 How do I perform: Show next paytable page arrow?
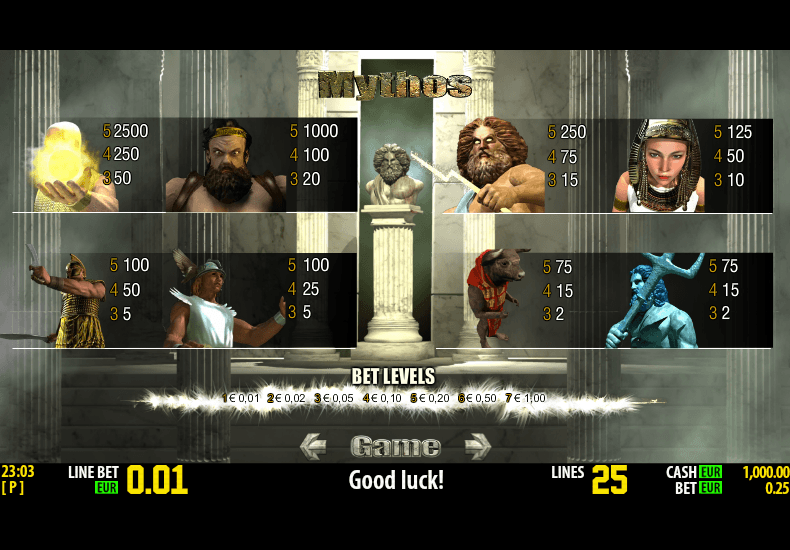pyautogui.click(x=477, y=445)
